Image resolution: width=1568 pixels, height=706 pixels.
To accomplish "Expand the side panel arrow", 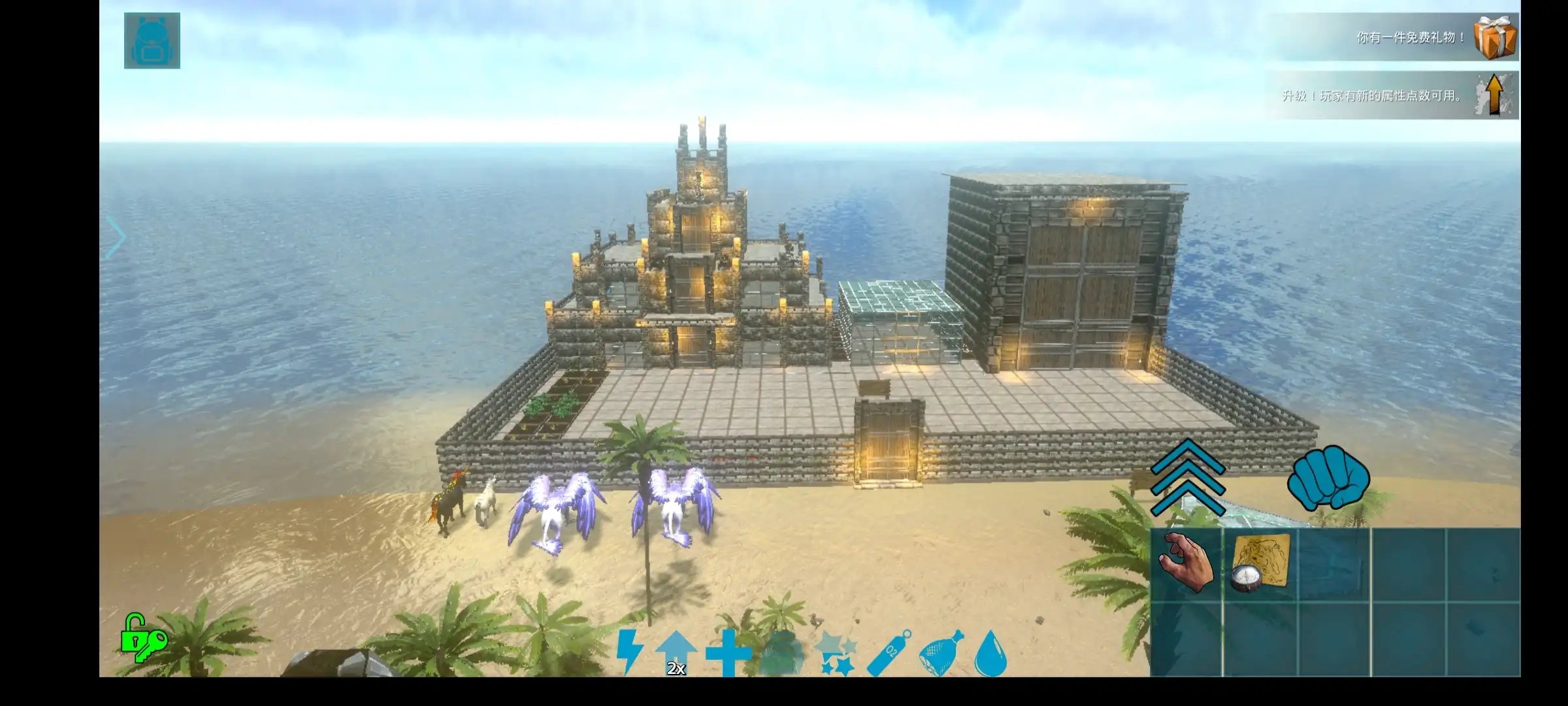I will [x=116, y=237].
